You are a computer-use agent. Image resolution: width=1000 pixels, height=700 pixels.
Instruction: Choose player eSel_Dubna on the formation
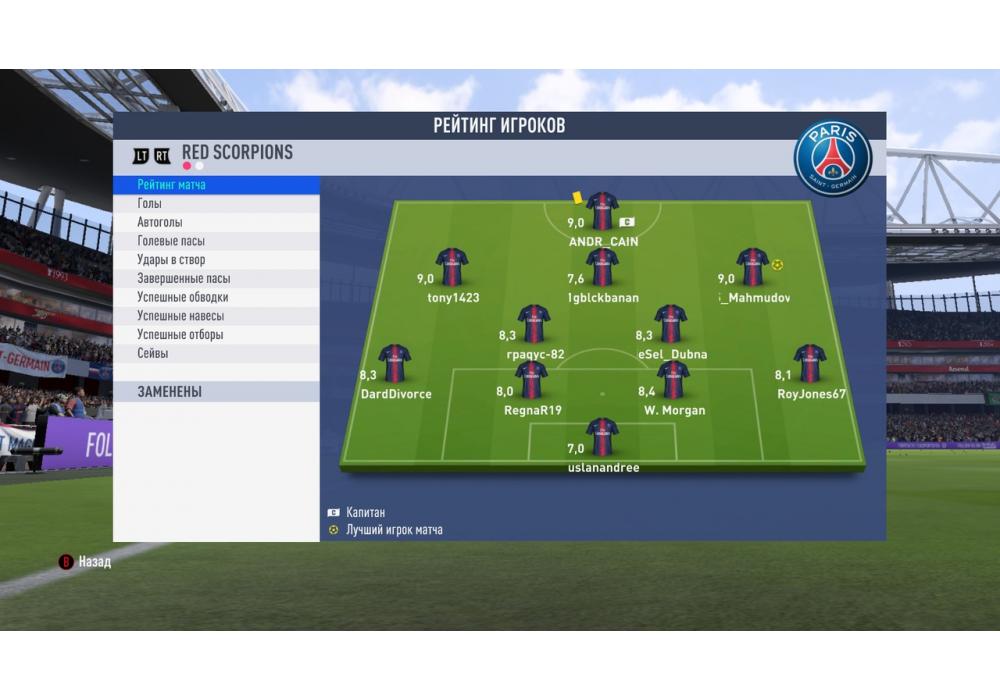click(670, 324)
